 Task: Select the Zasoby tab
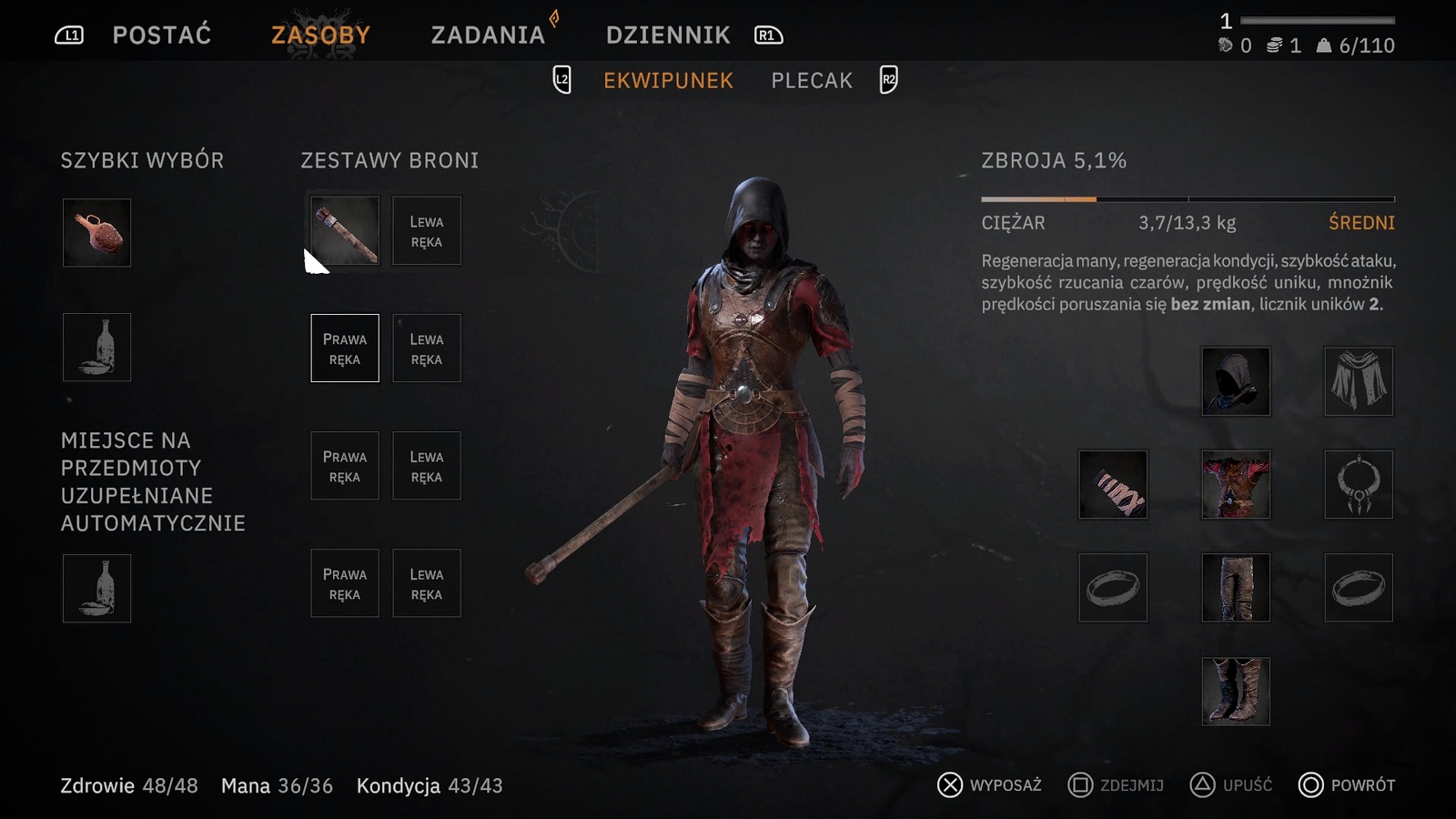pyautogui.click(x=320, y=35)
